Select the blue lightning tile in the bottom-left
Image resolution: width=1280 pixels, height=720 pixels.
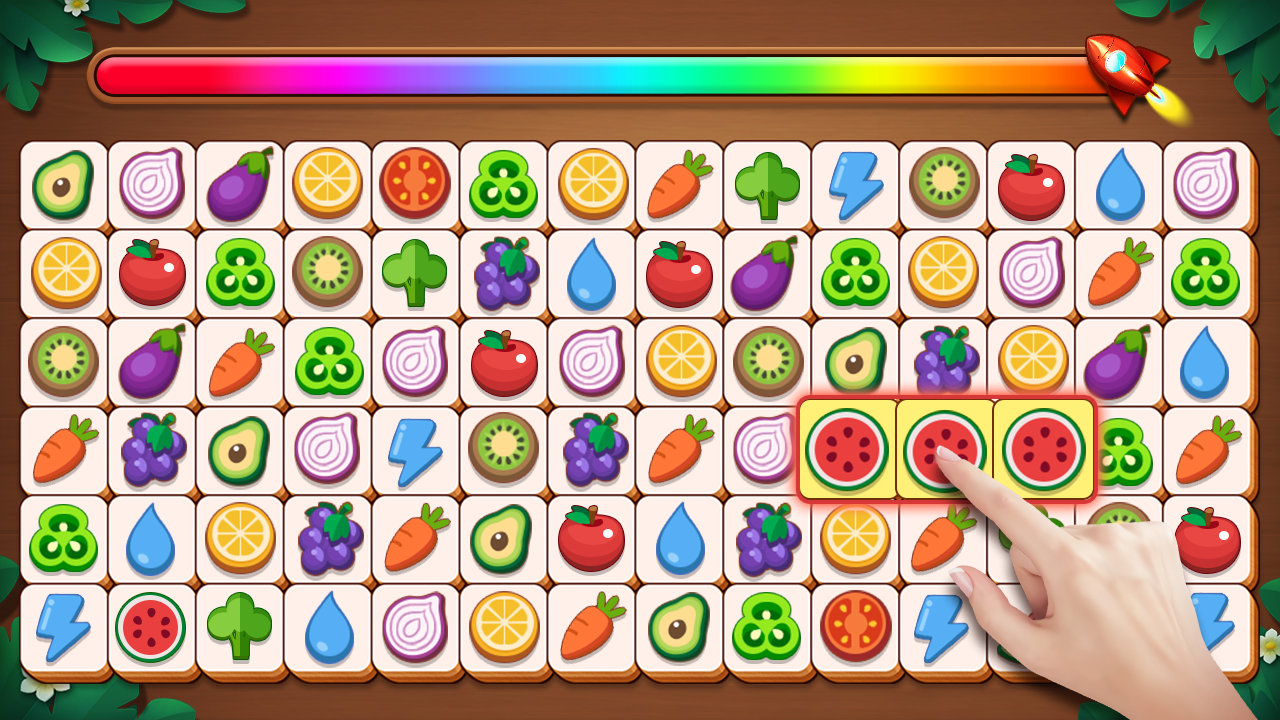[x=64, y=625]
